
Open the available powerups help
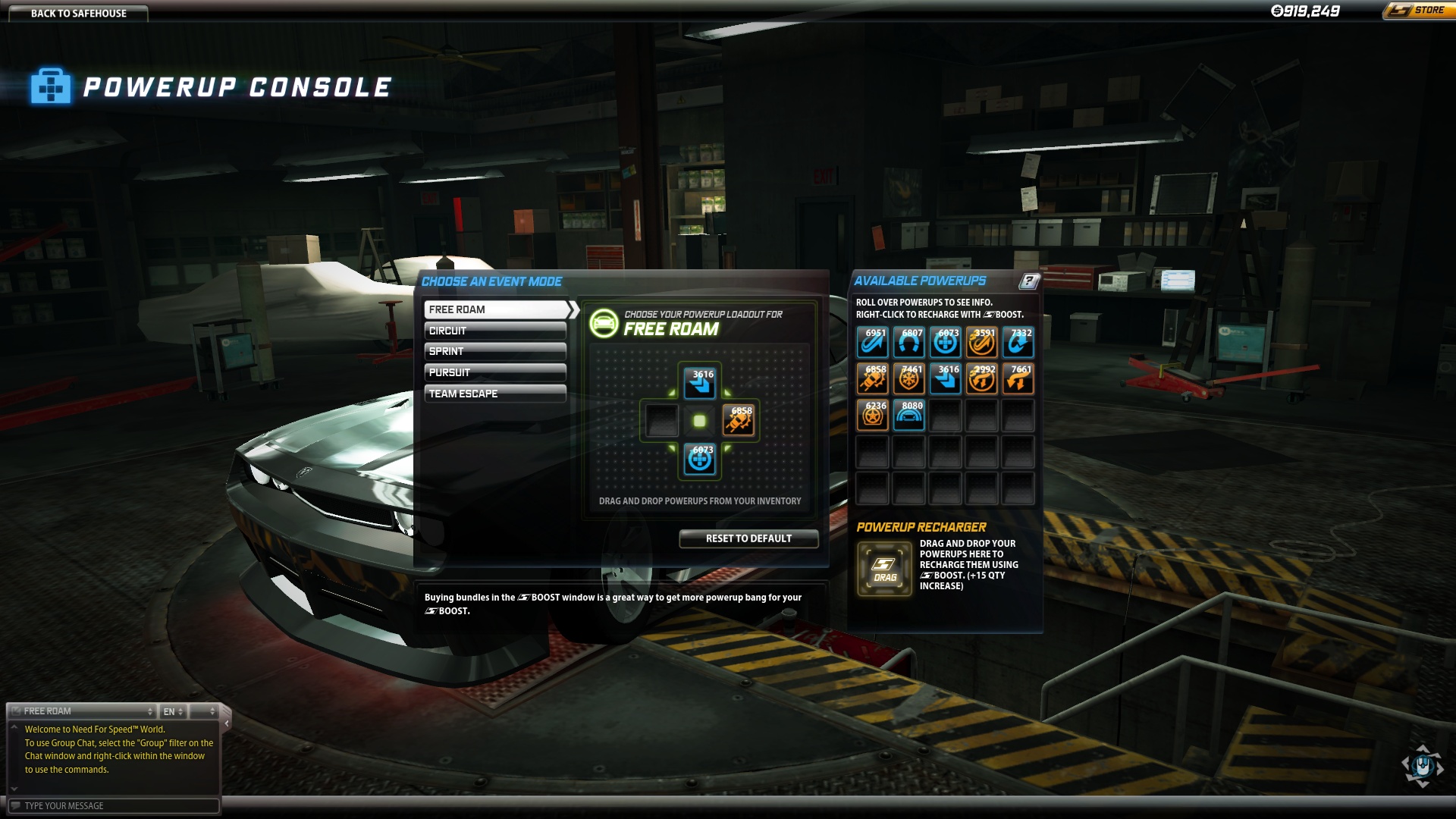(x=1028, y=281)
